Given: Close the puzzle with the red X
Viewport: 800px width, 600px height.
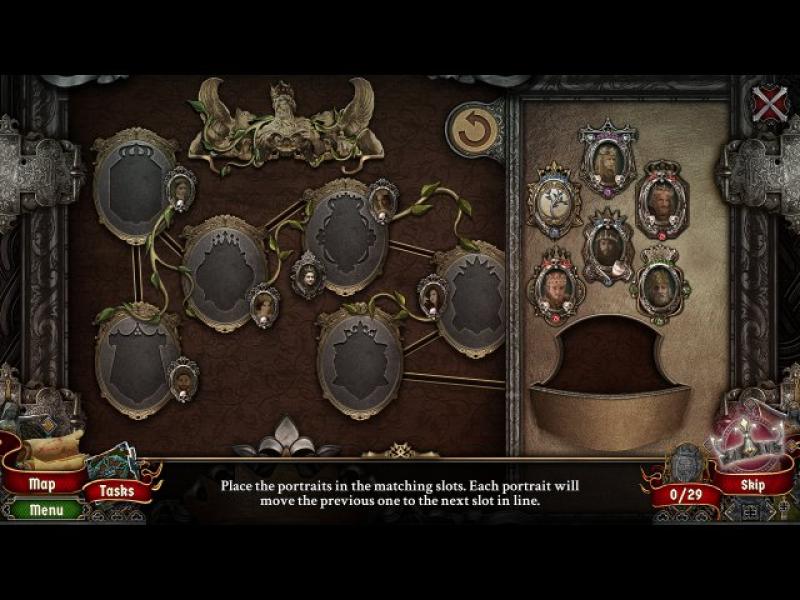Looking at the screenshot, I should click(769, 104).
